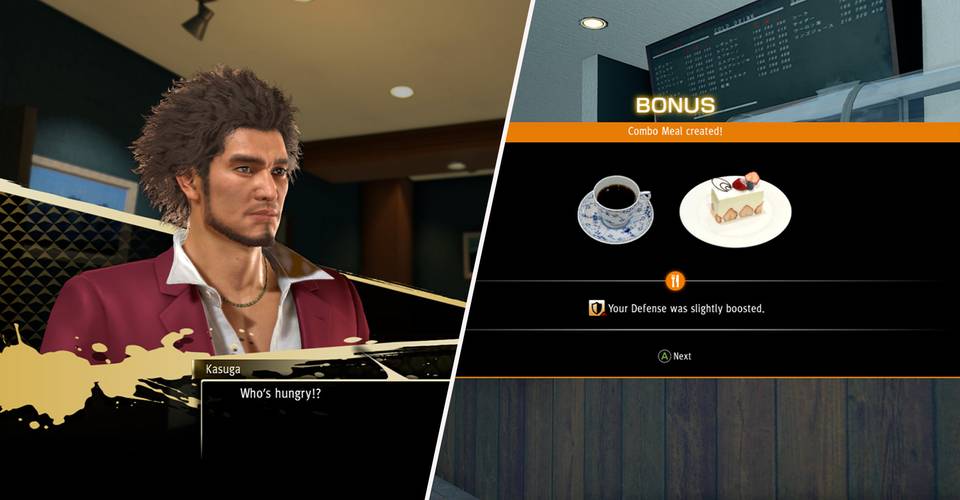Select the coffee cup combo item

[x=614, y=208]
